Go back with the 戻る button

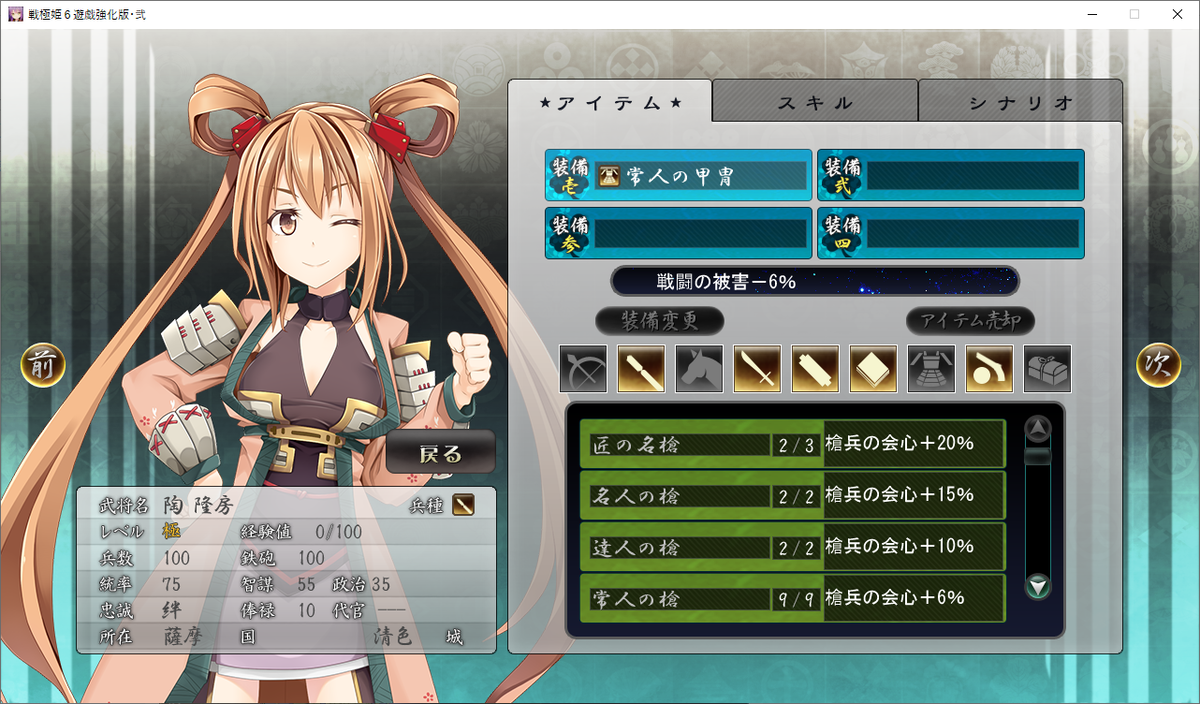[441, 453]
